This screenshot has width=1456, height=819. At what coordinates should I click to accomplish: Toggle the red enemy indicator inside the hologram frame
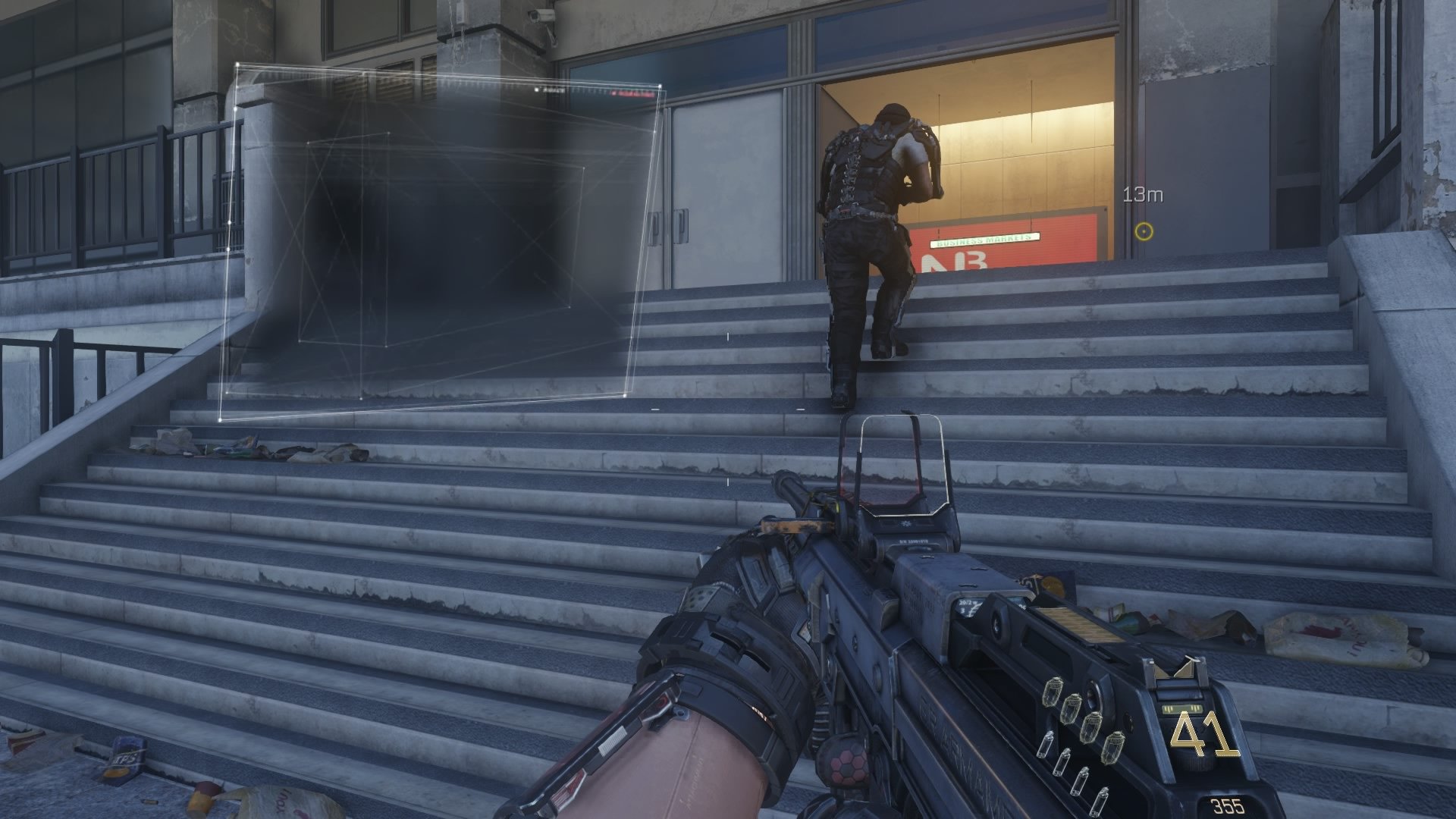(x=630, y=93)
